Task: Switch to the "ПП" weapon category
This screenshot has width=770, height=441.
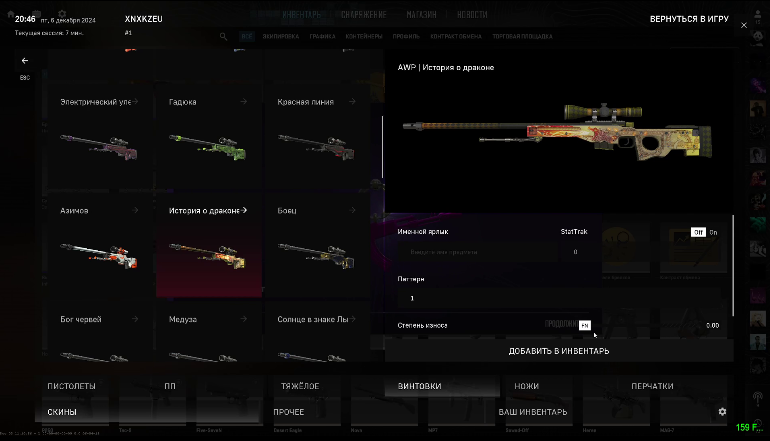Action: tap(169, 386)
